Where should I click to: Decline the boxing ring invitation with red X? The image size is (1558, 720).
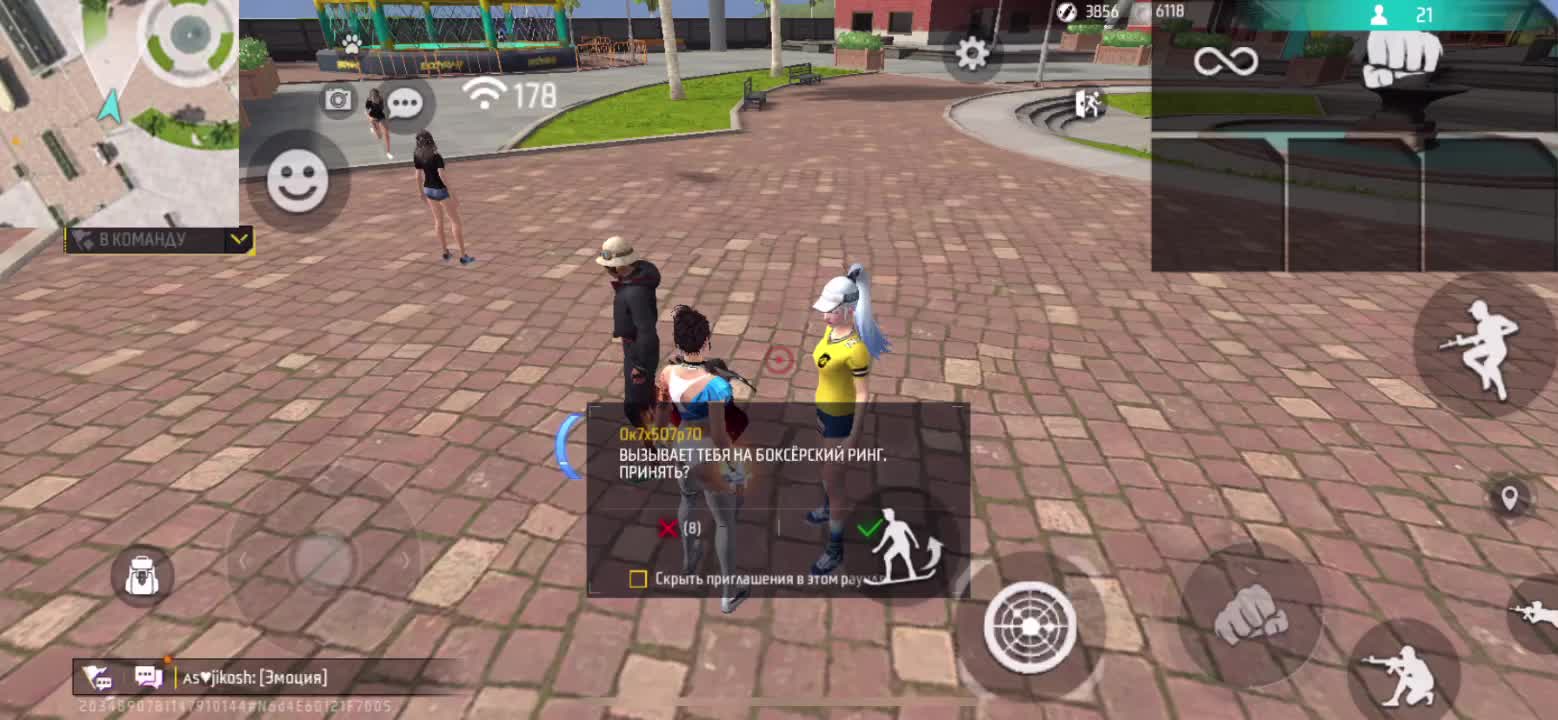[x=668, y=527]
